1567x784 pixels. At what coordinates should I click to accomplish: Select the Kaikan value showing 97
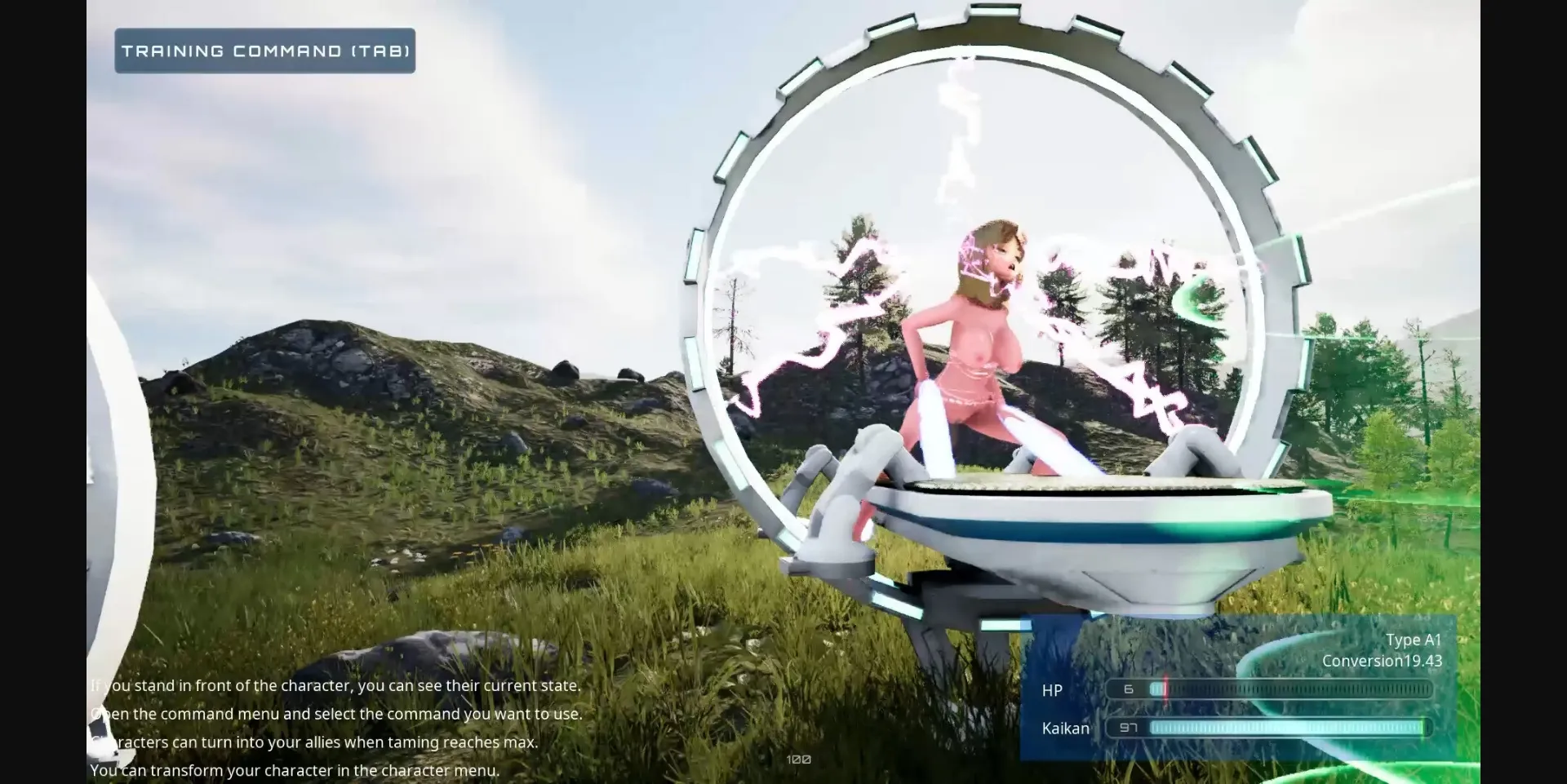pos(1130,728)
